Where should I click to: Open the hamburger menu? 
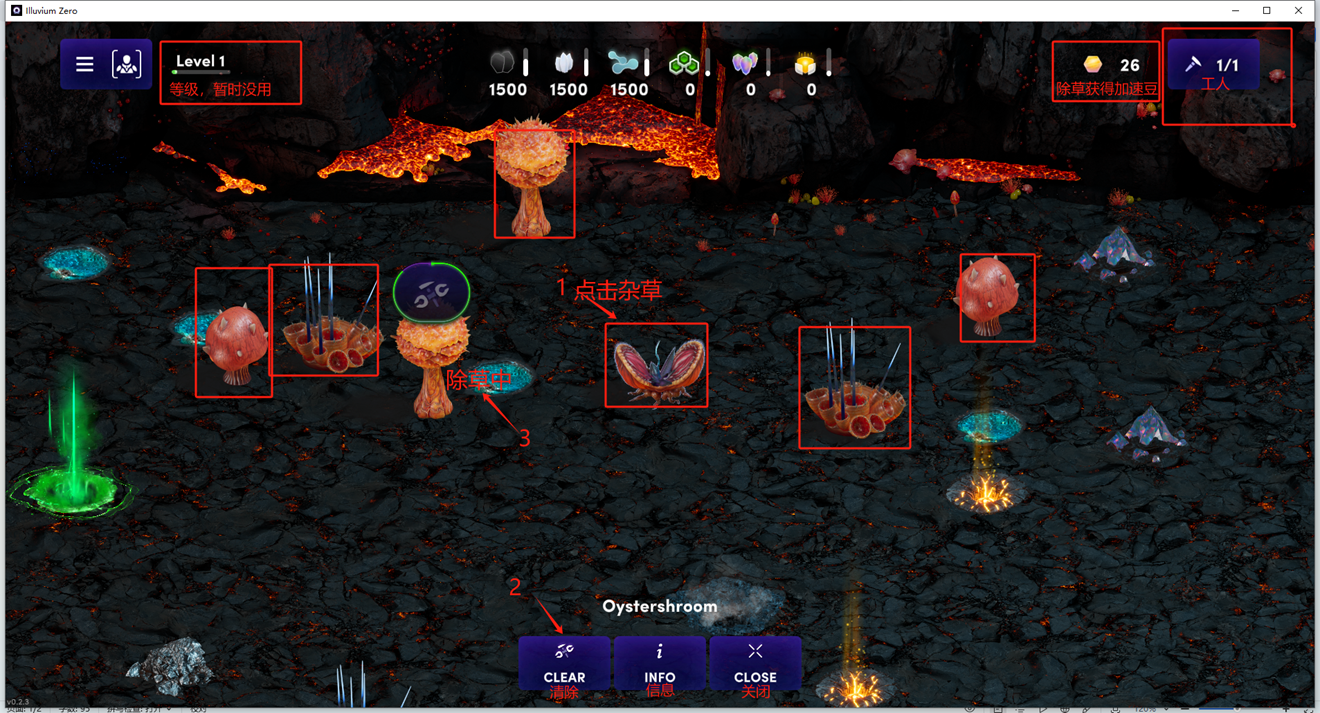(85, 65)
